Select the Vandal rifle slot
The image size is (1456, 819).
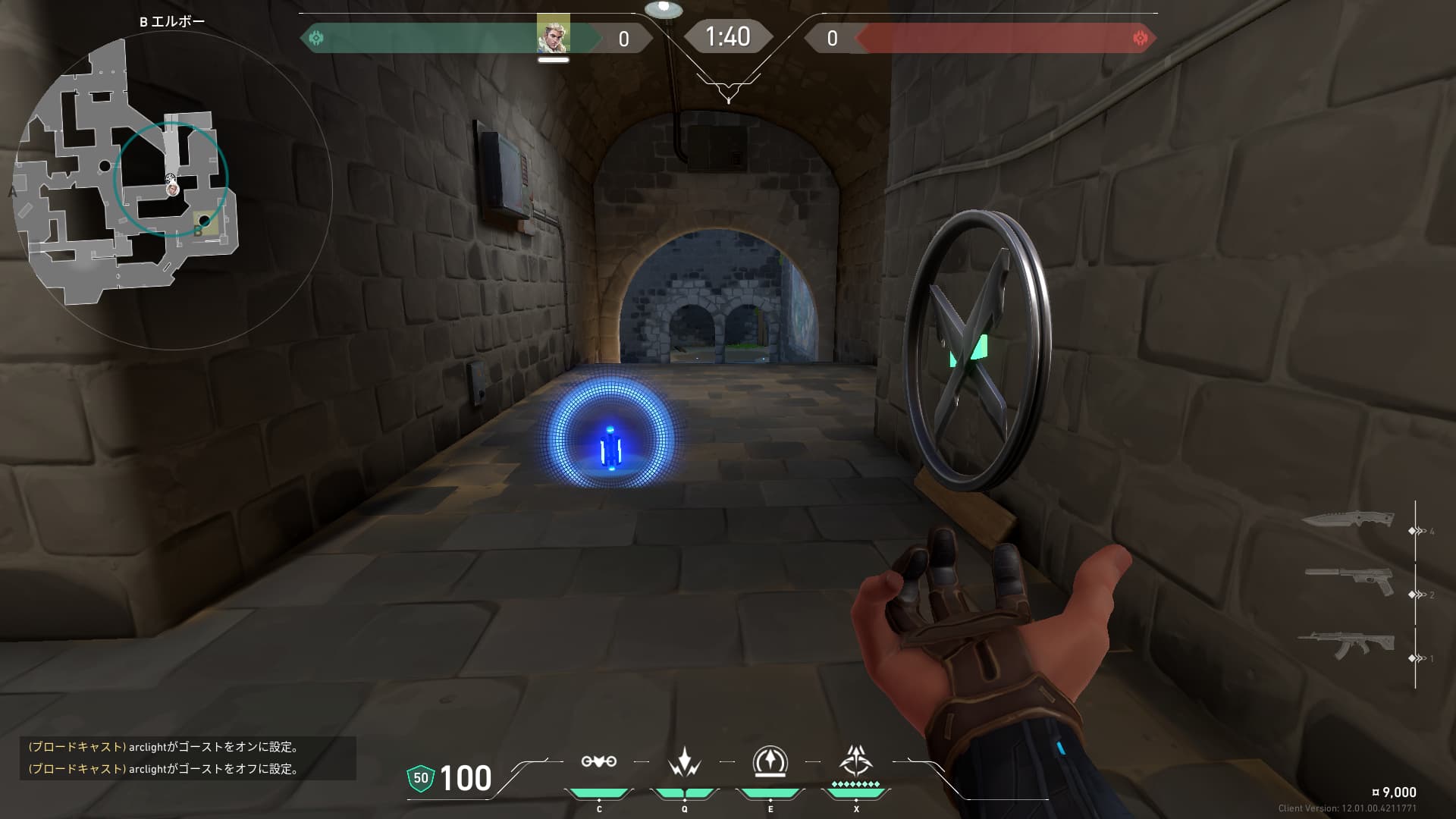tap(1346, 645)
